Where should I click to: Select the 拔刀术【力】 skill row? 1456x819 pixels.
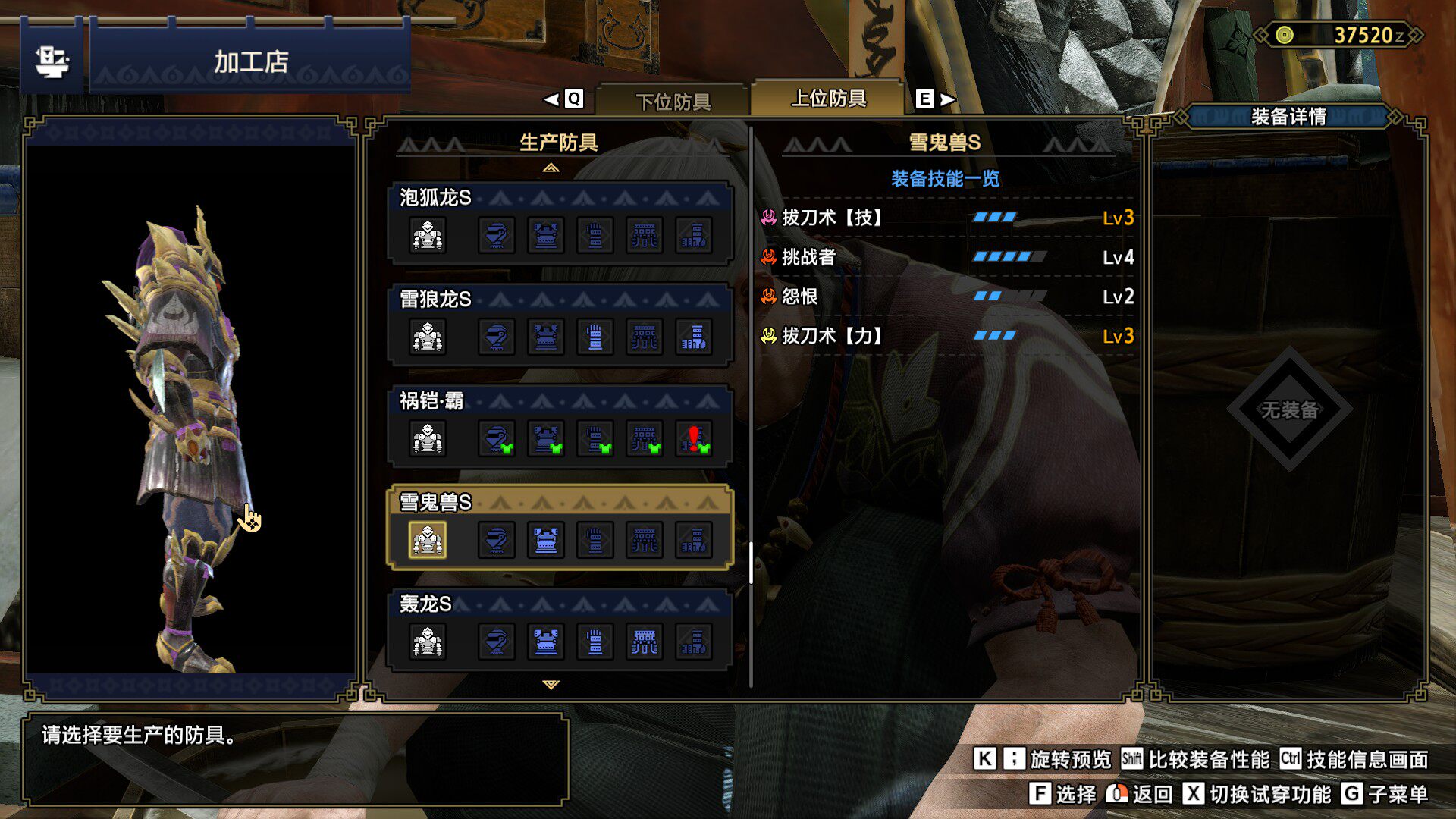point(946,336)
